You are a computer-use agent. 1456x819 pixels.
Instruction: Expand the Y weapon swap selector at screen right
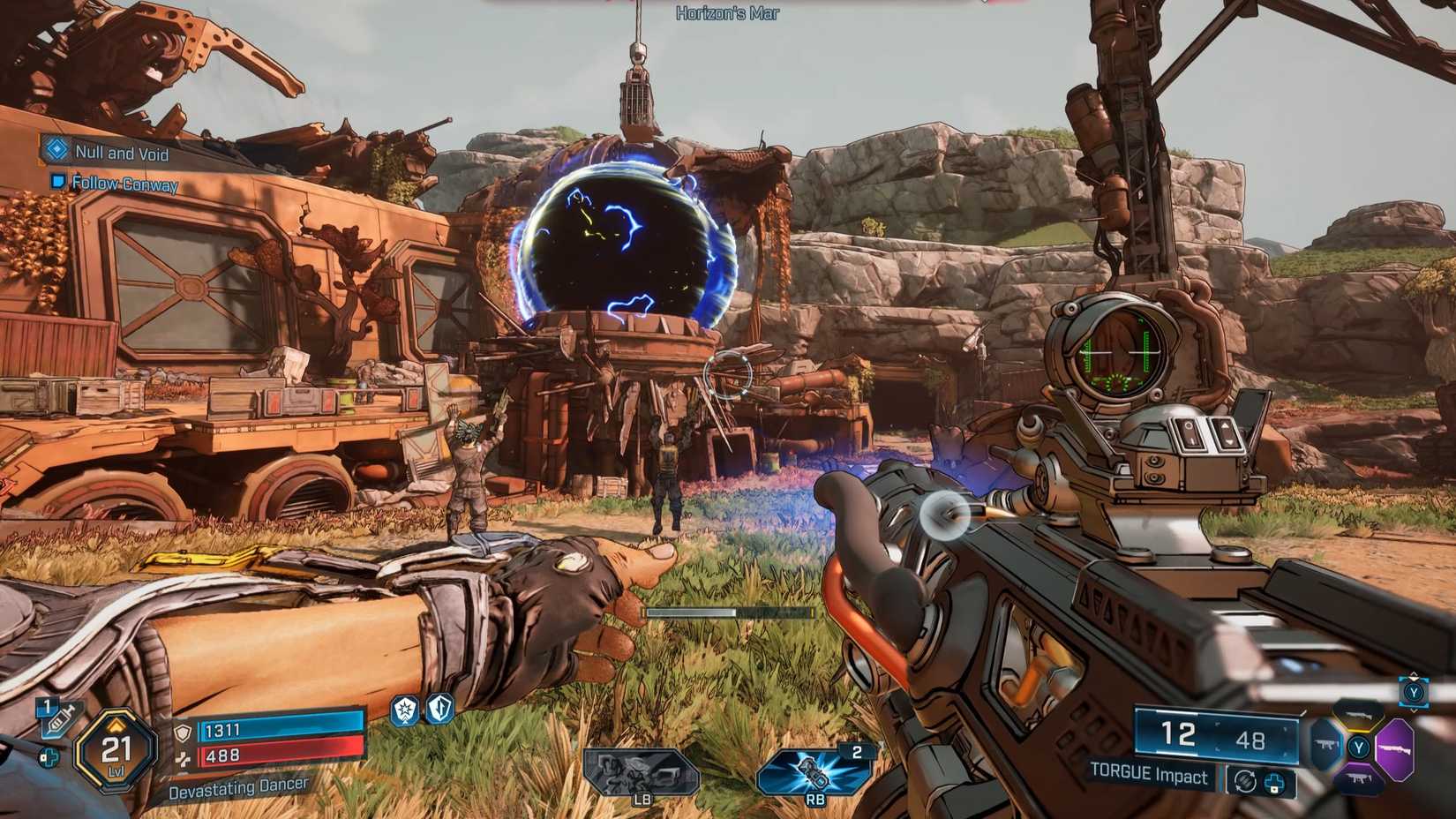(x=1414, y=693)
